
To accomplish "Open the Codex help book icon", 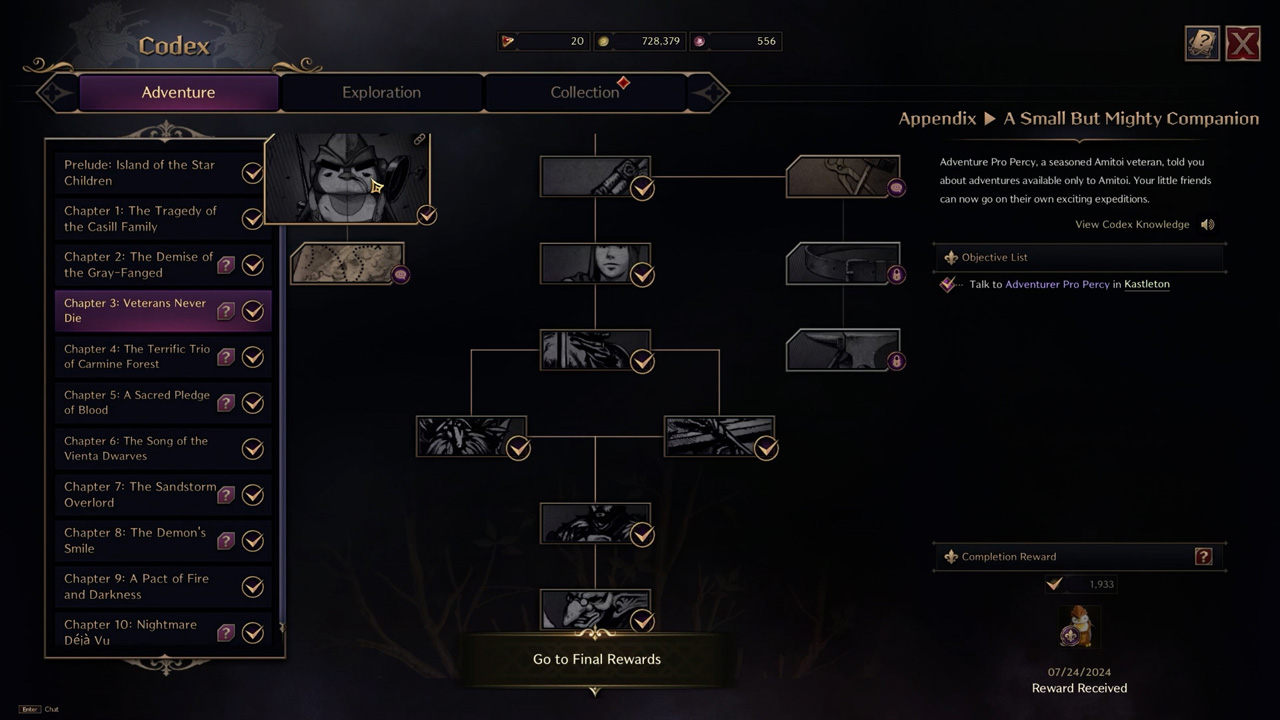I will point(1202,44).
